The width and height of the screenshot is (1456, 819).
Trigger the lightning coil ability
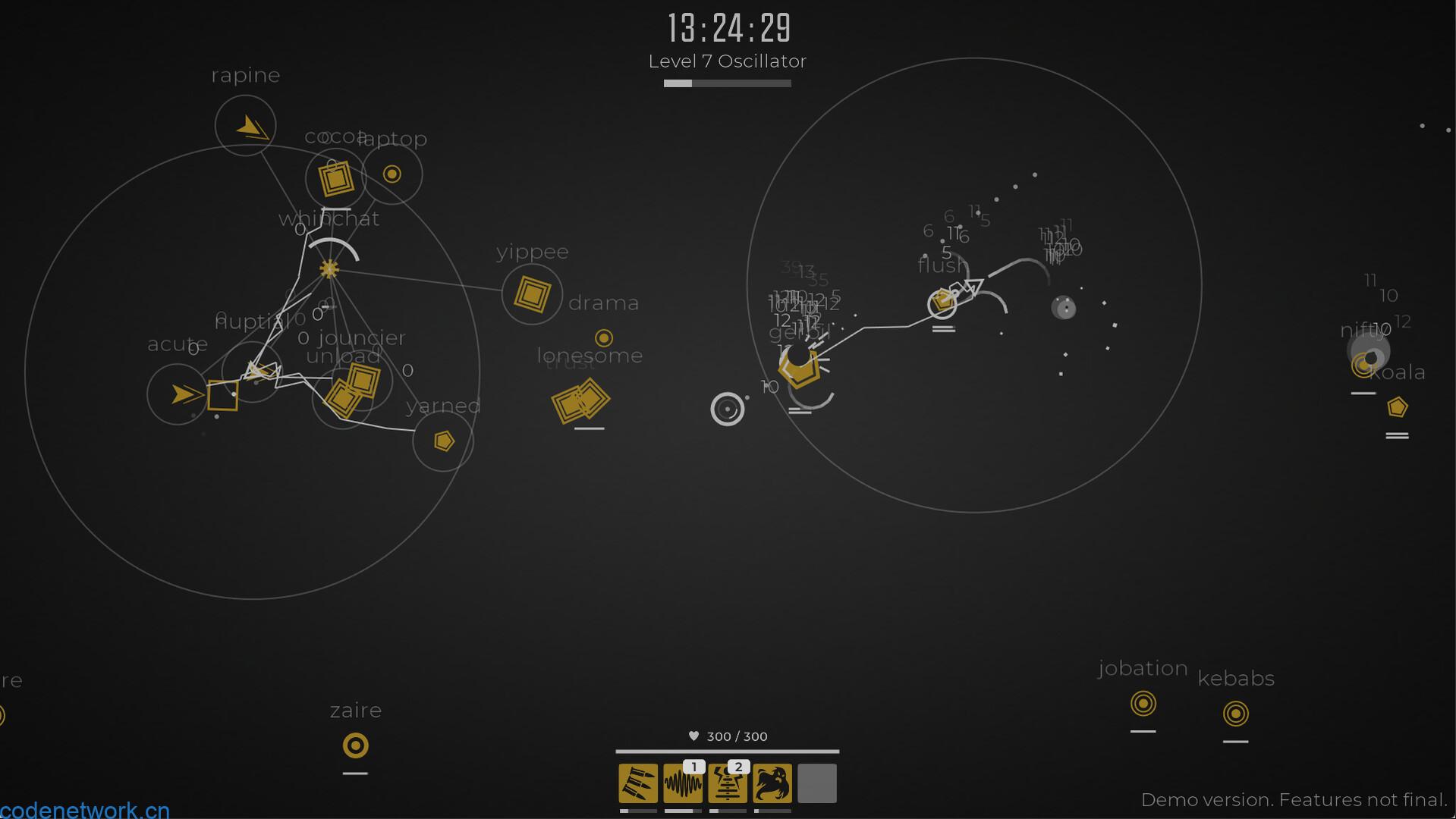point(728,783)
